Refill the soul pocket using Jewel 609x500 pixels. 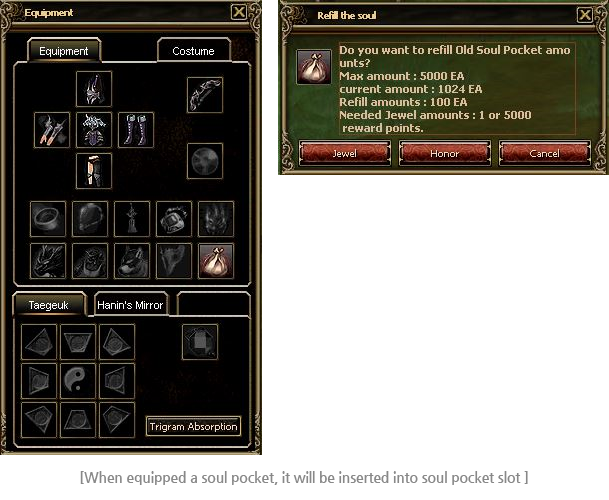point(344,154)
